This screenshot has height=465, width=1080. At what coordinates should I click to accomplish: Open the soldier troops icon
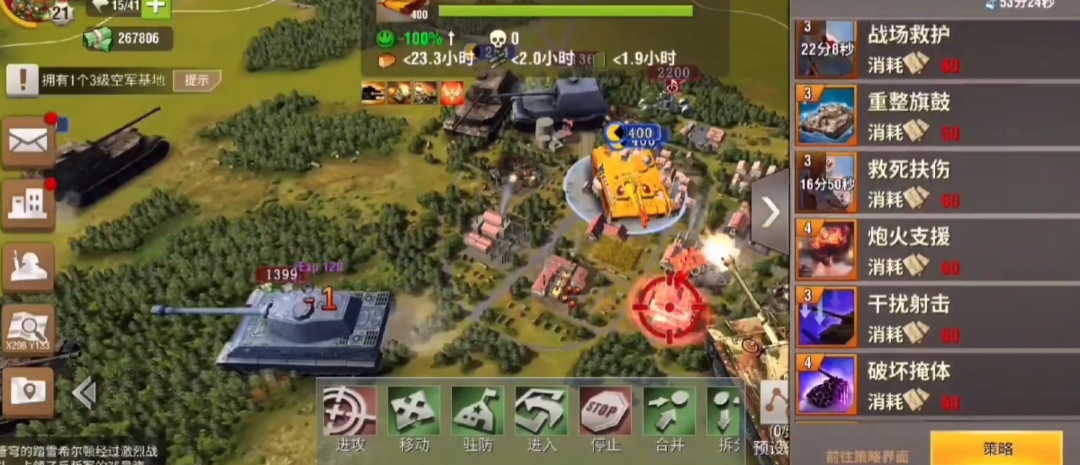pyautogui.click(x=29, y=266)
